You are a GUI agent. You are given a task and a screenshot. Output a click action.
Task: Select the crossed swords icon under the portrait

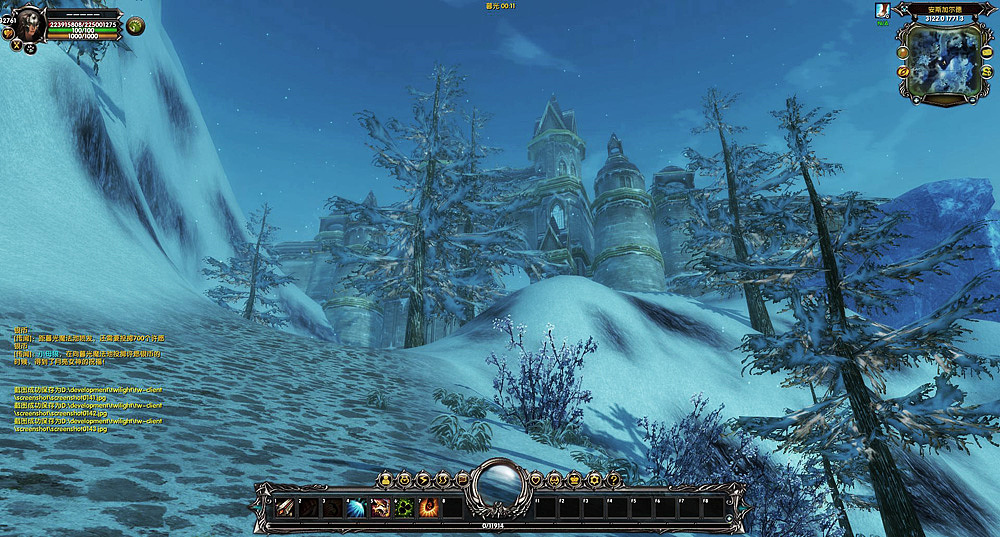(16, 46)
